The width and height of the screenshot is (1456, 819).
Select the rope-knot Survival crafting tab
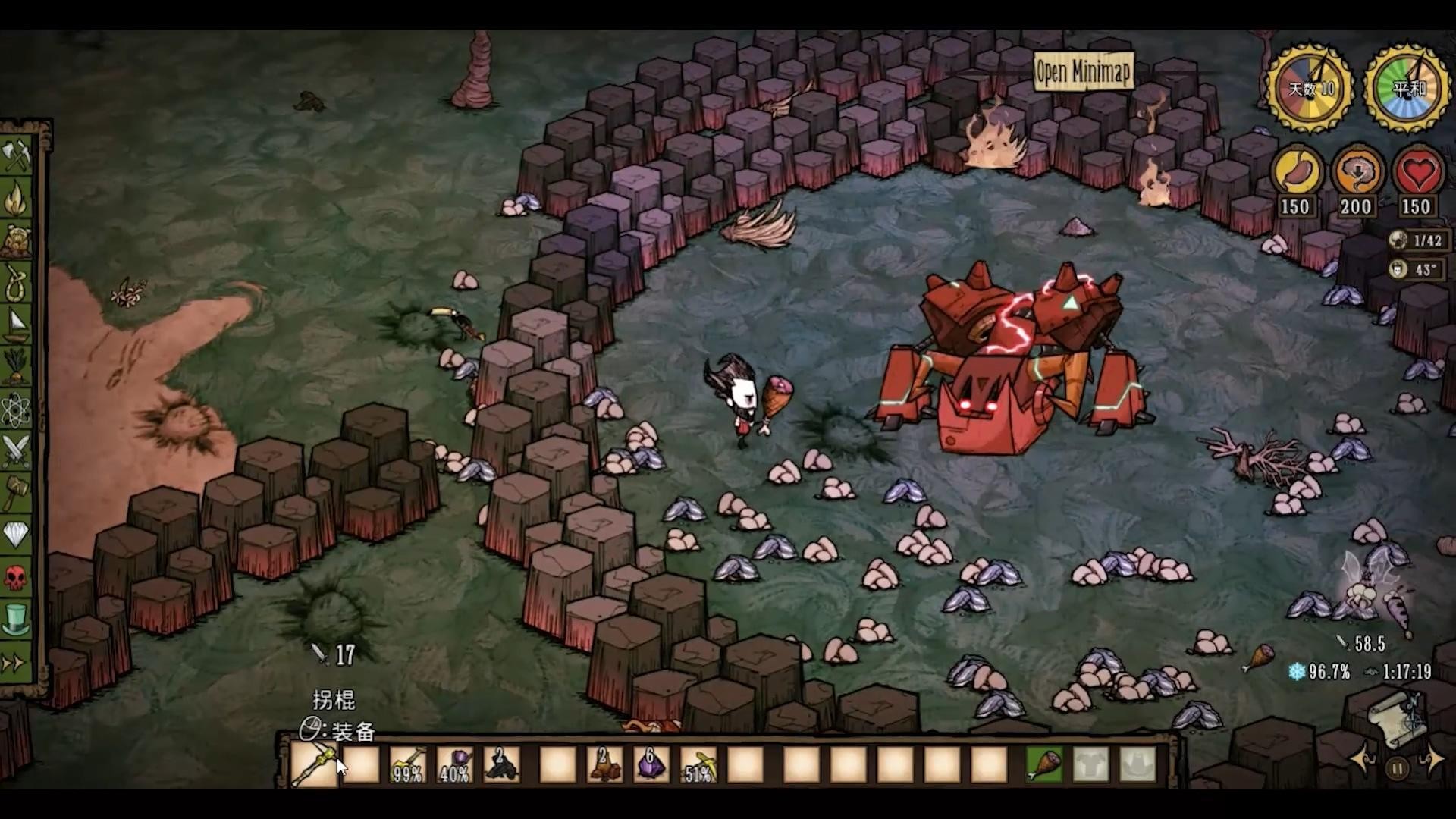pyautogui.click(x=17, y=283)
